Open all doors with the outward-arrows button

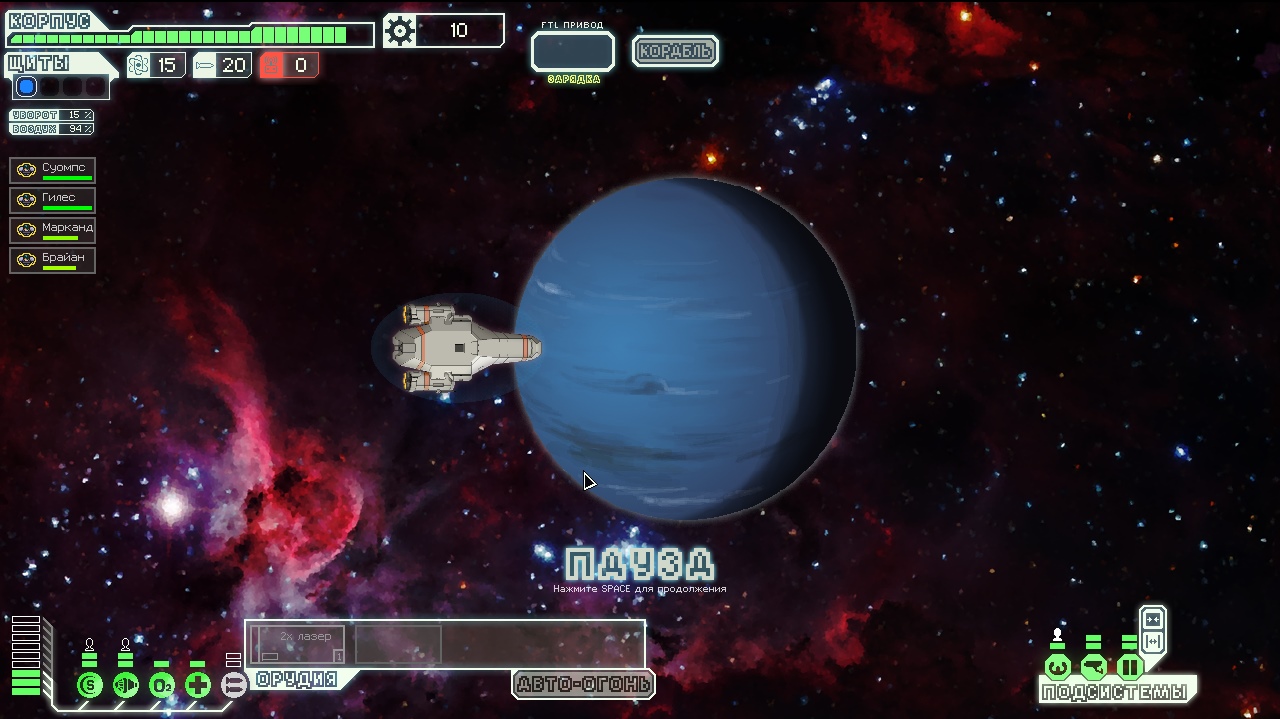(1152, 641)
